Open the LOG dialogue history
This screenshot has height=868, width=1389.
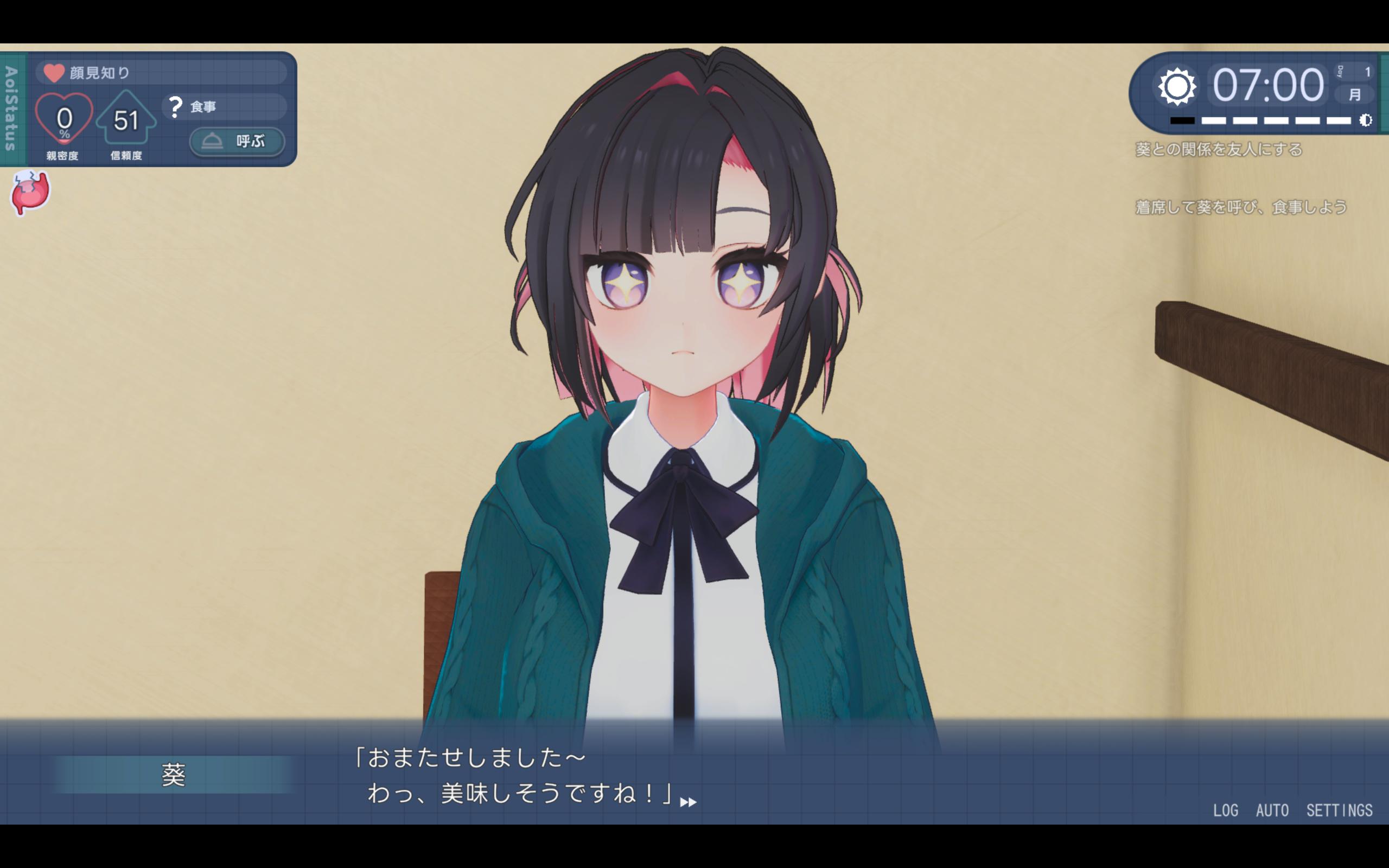point(1225,810)
